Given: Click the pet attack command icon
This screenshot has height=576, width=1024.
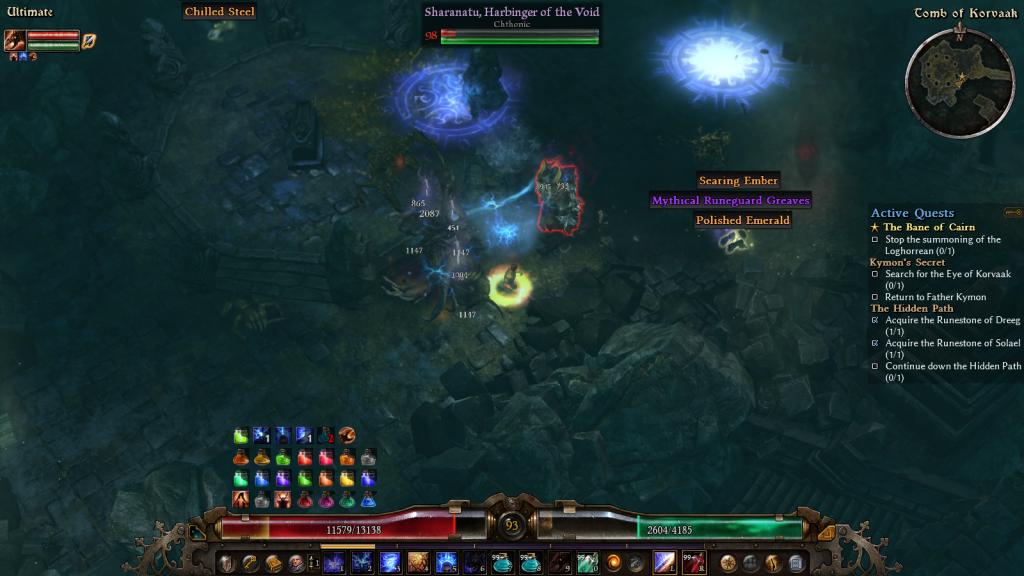Looking at the screenshot, I should 89,41.
